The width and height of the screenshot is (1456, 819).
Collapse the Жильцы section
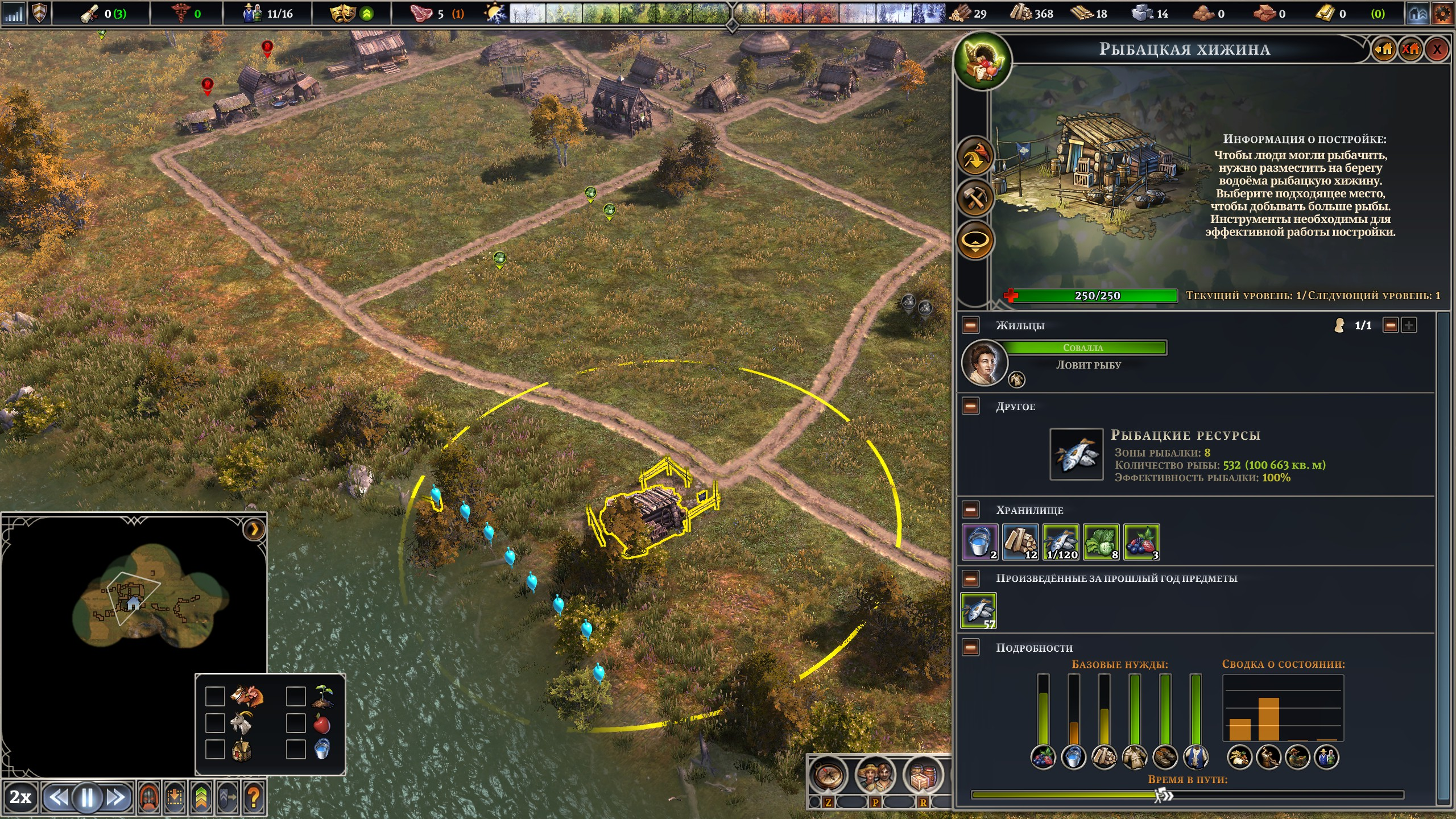pyautogui.click(x=971, y=325)
